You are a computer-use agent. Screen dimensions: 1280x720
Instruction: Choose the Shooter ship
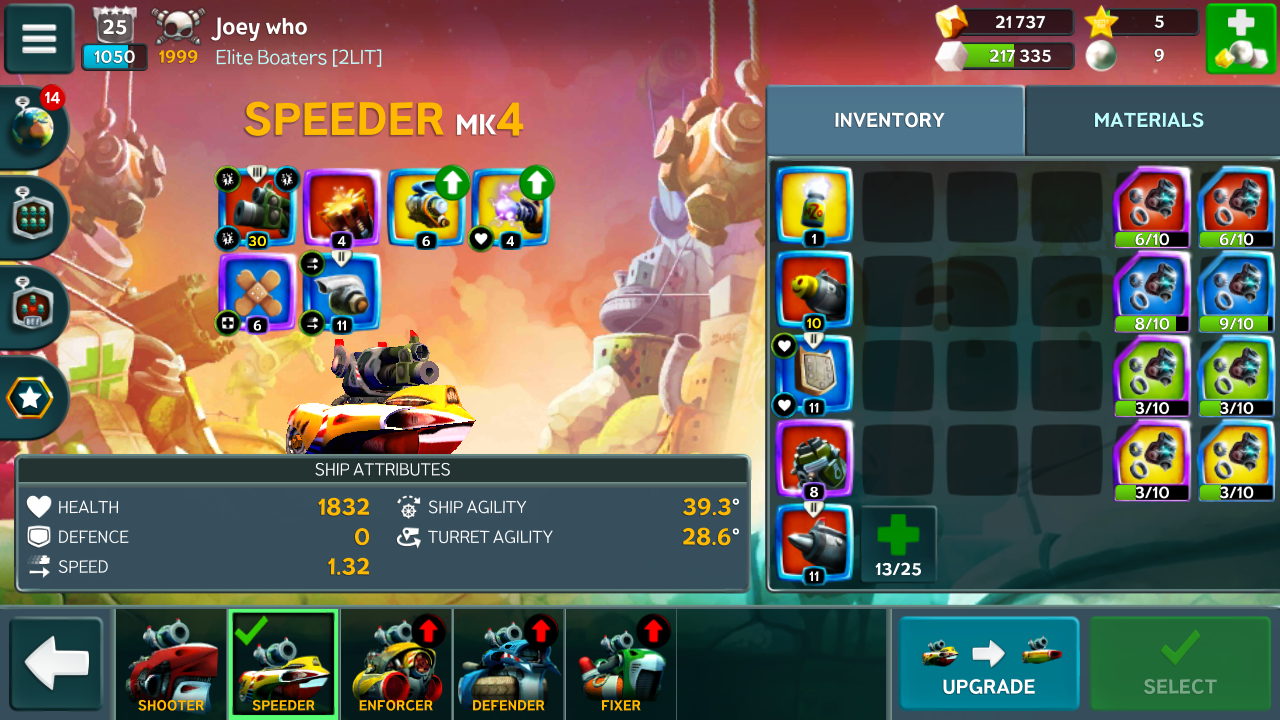point(171,664)
